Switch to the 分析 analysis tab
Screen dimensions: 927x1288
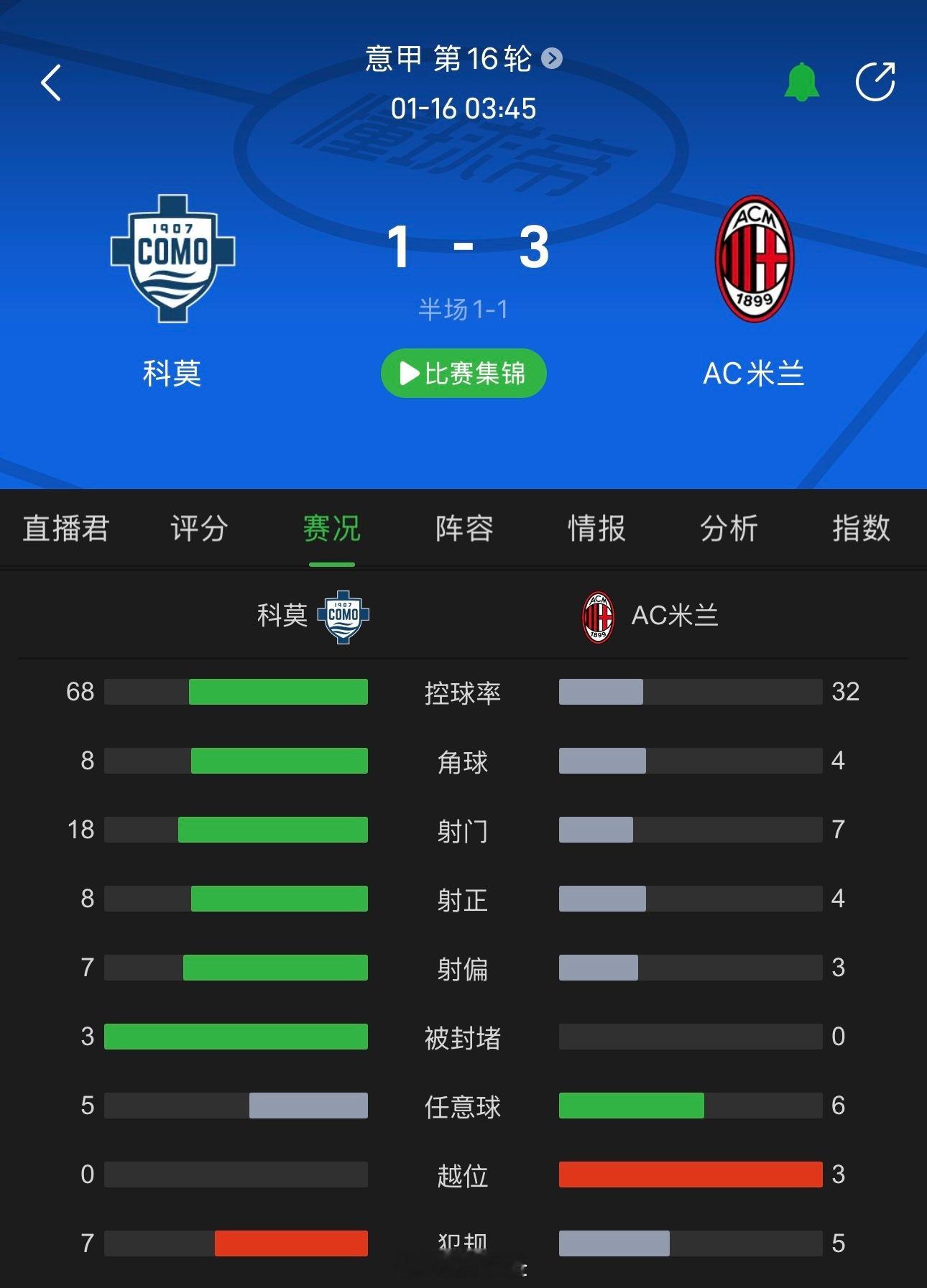click(x=729, y=529)
